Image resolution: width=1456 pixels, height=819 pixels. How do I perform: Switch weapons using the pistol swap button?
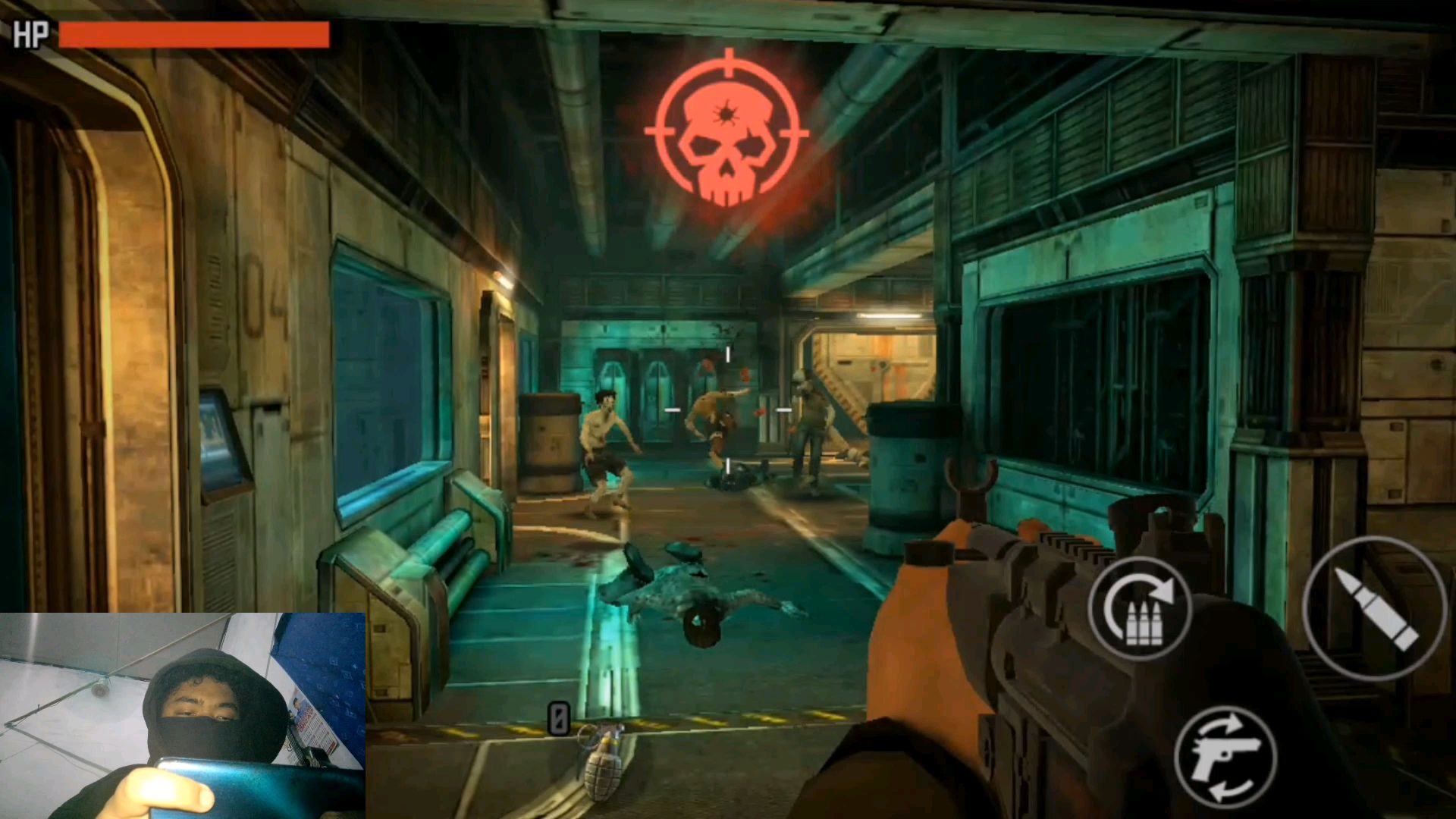point(1225,756)
